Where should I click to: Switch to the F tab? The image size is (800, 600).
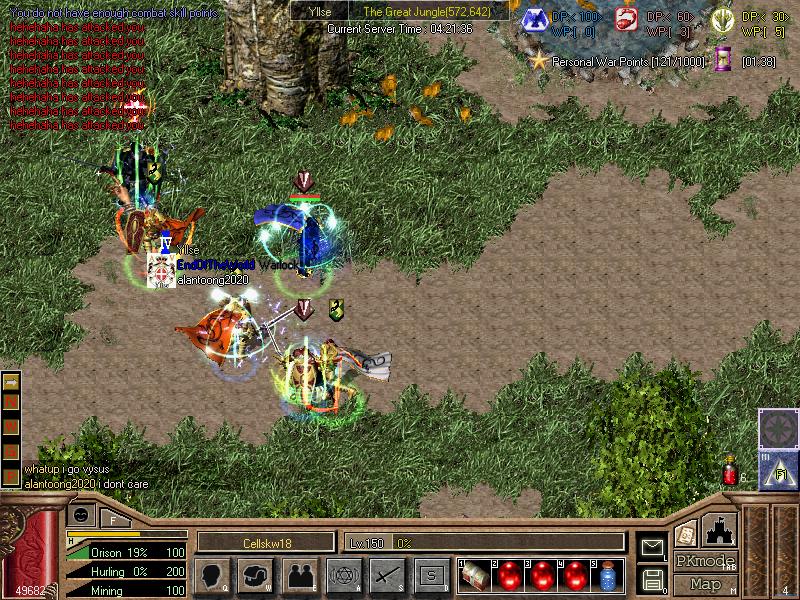pos(113,518)
